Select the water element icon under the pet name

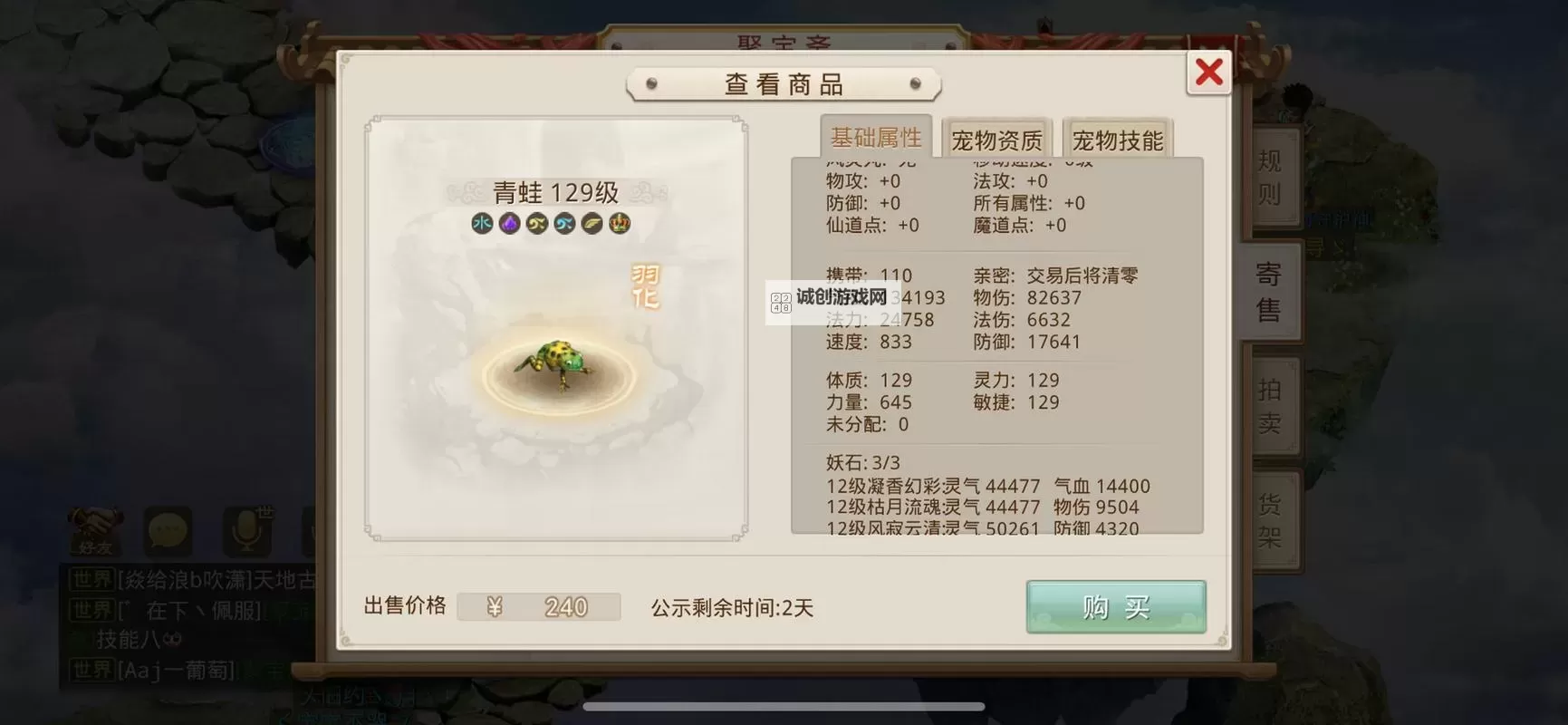[x=482, y=223]
